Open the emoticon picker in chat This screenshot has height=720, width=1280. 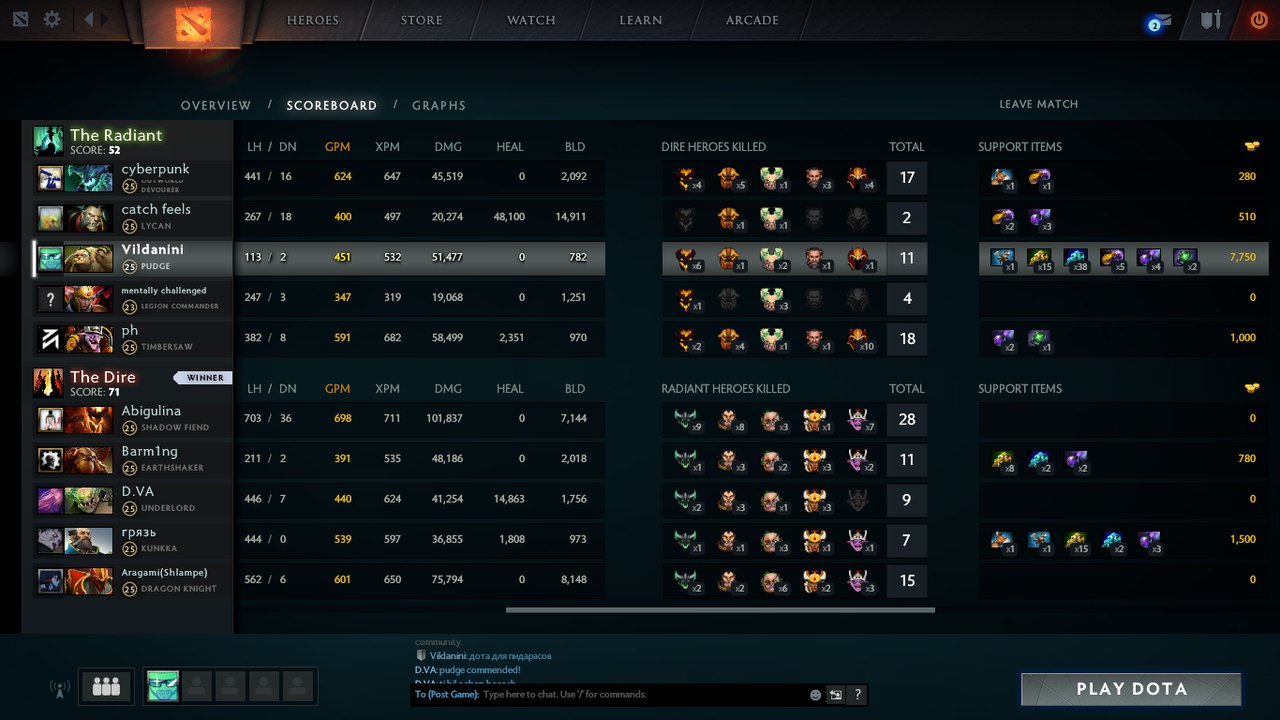pyautogui.click(x=815, y=695)
